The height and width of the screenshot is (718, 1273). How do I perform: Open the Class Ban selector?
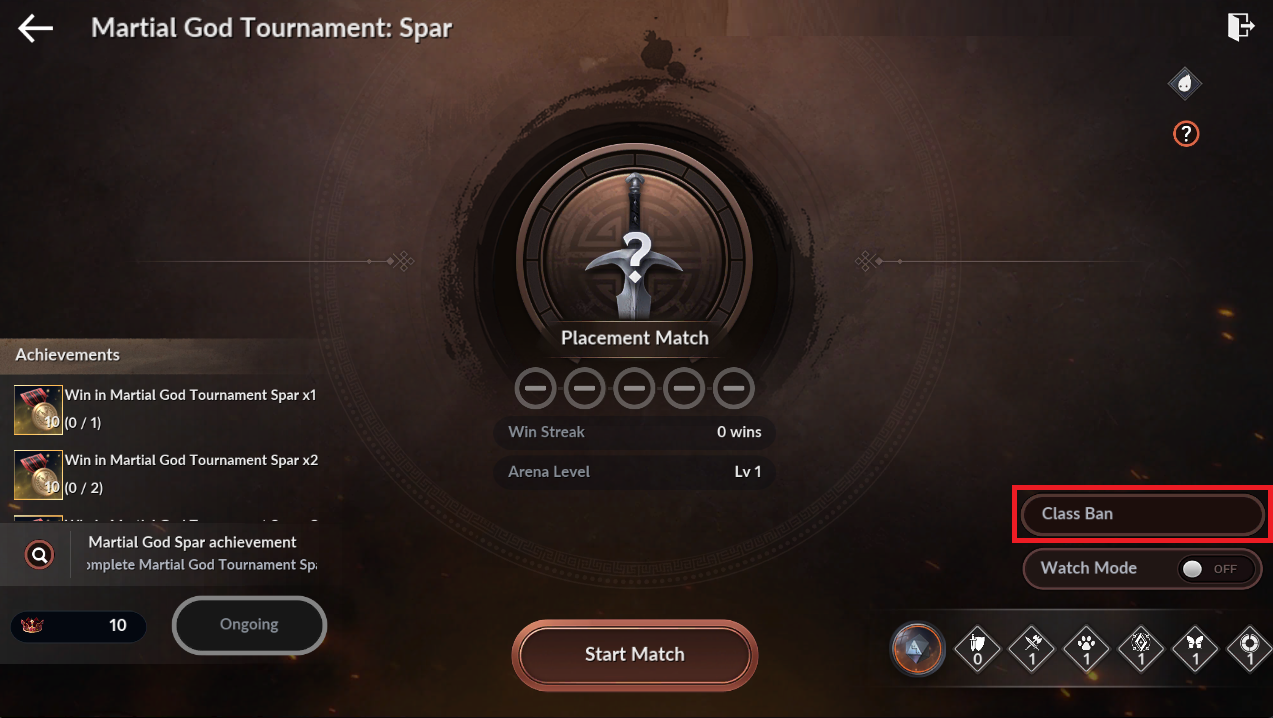(1142, 514)
